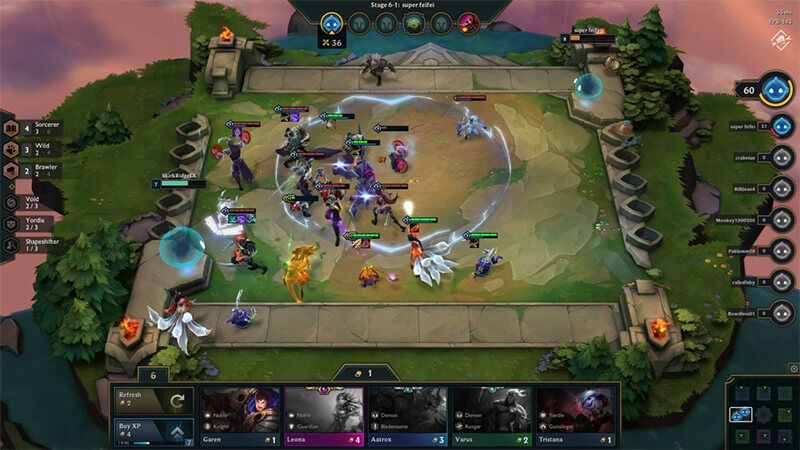800x450 pixels.
Task: Refresh the champion shop
Action: coord(152,400)
